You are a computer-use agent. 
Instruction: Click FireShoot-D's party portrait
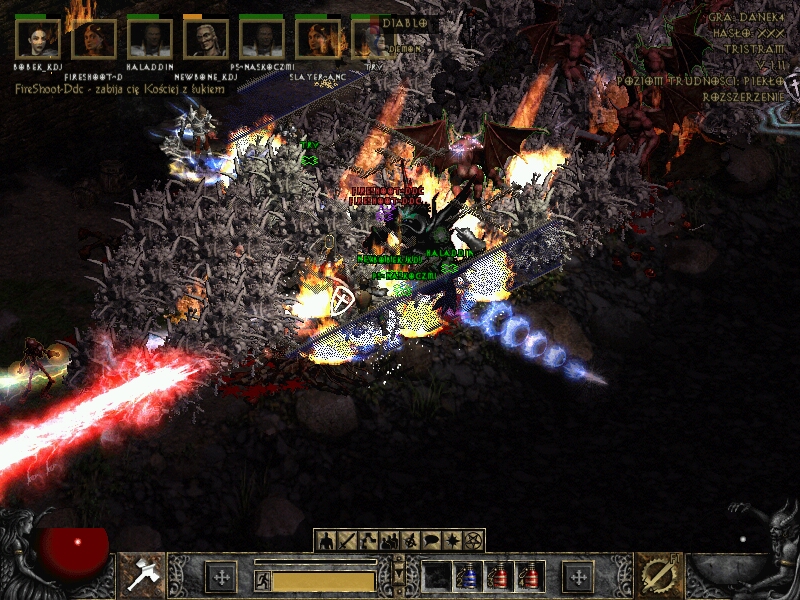(x=94, y=40)
